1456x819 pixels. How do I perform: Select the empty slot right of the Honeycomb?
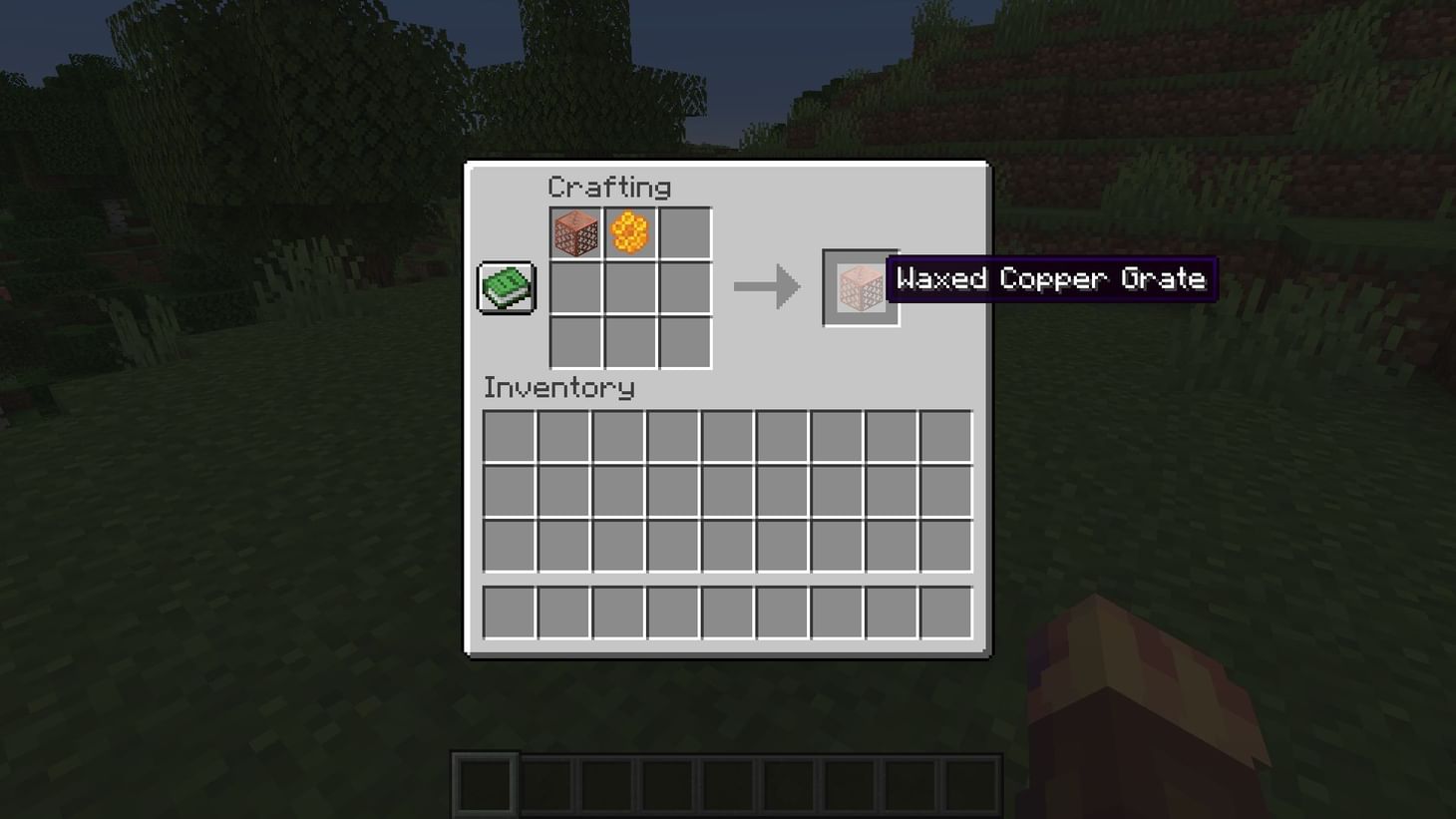pos(685,232)
